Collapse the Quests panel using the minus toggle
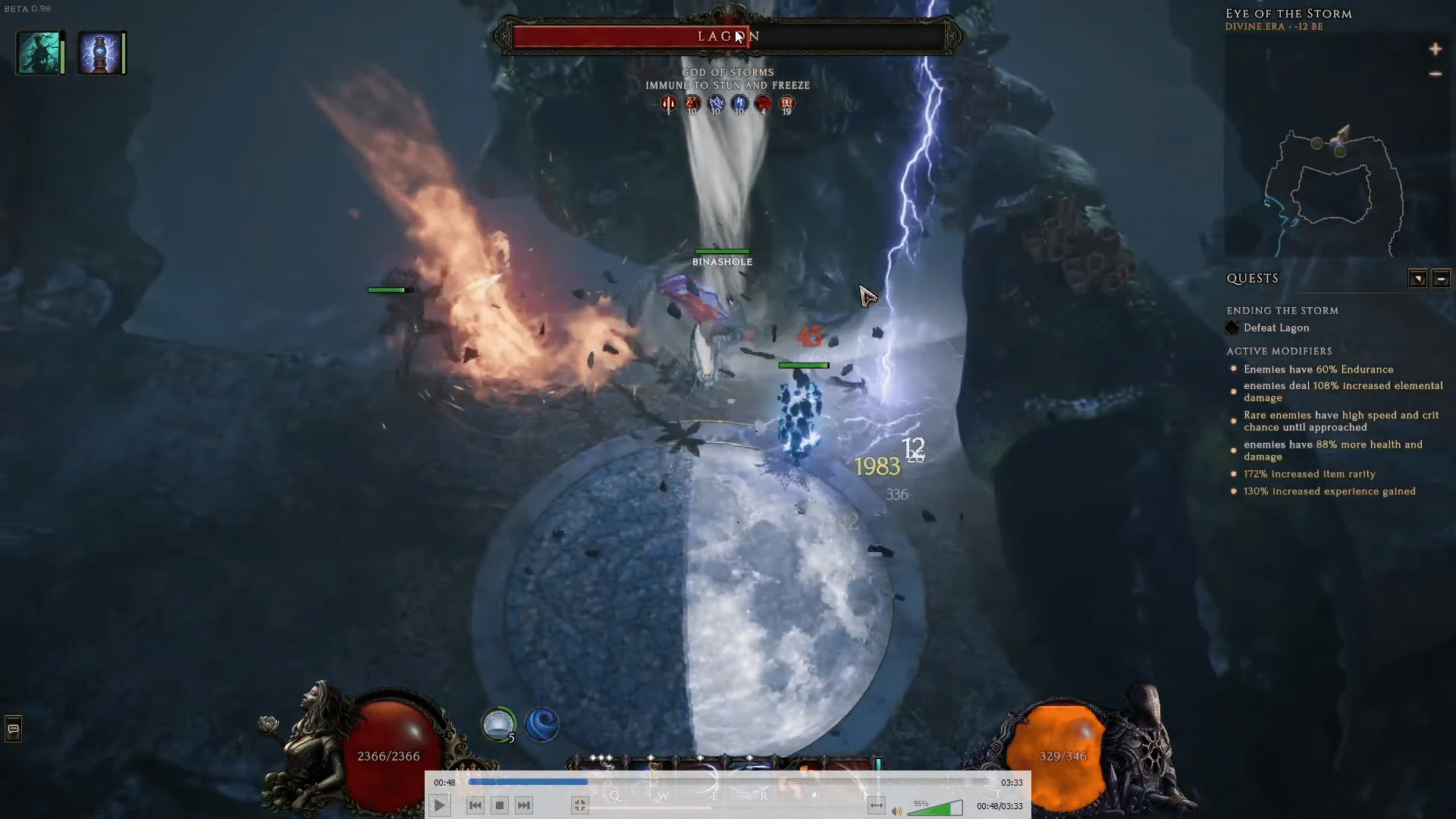The height and width of the screenshot is (819, 1456). point(1441,278)
